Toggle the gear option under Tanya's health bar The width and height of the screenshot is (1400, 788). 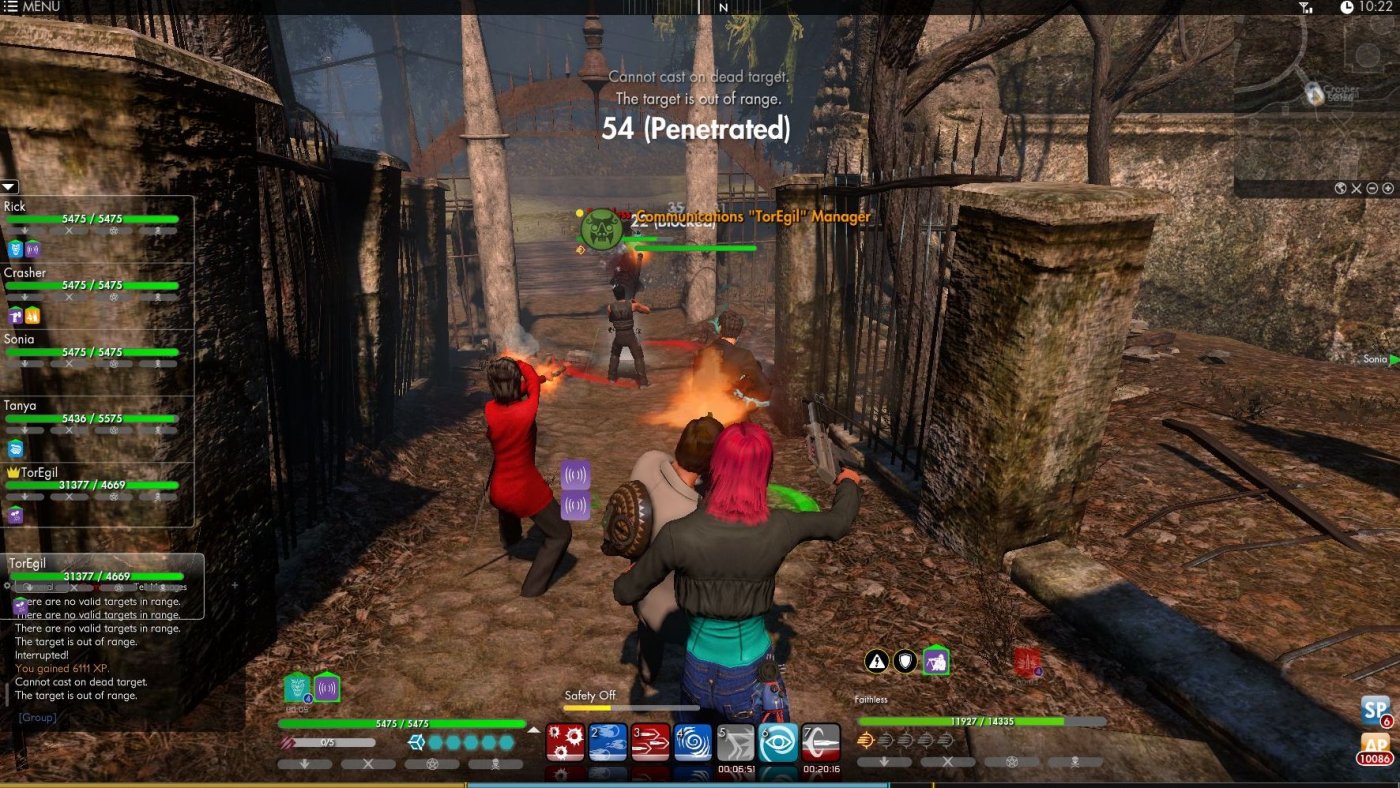tap(113, 431)
